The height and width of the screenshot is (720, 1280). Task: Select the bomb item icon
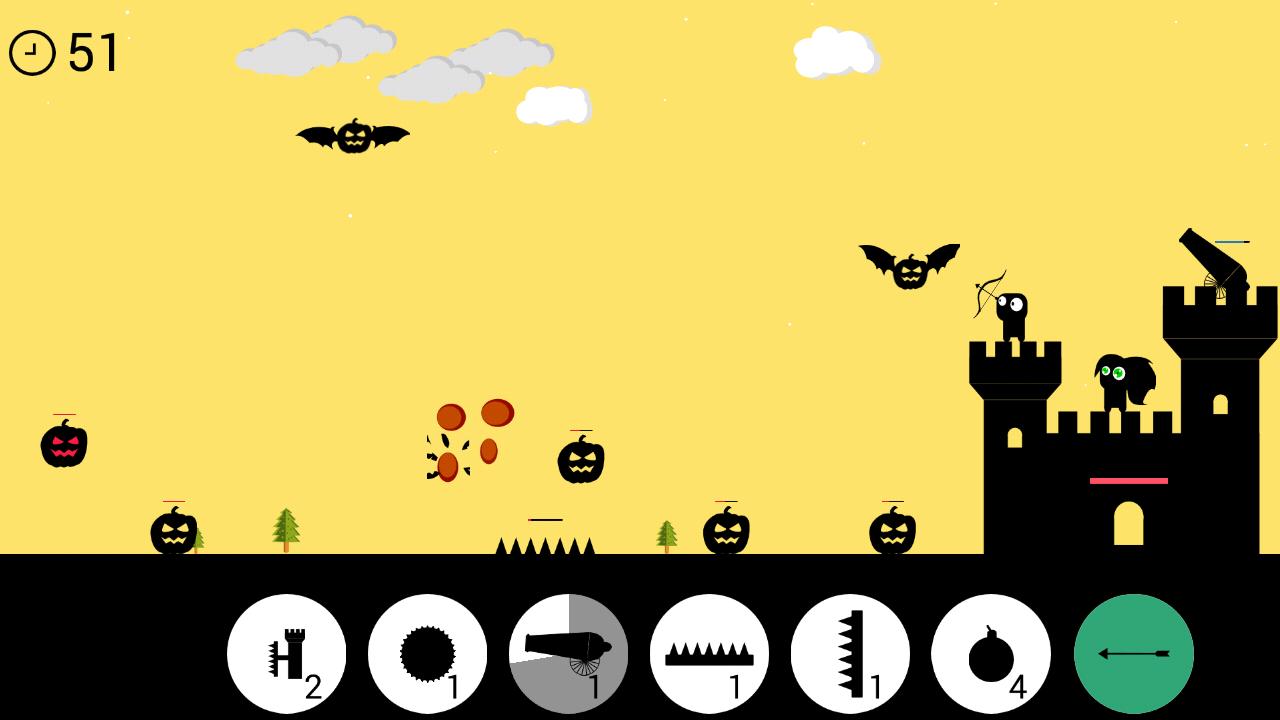coord(993,653)
